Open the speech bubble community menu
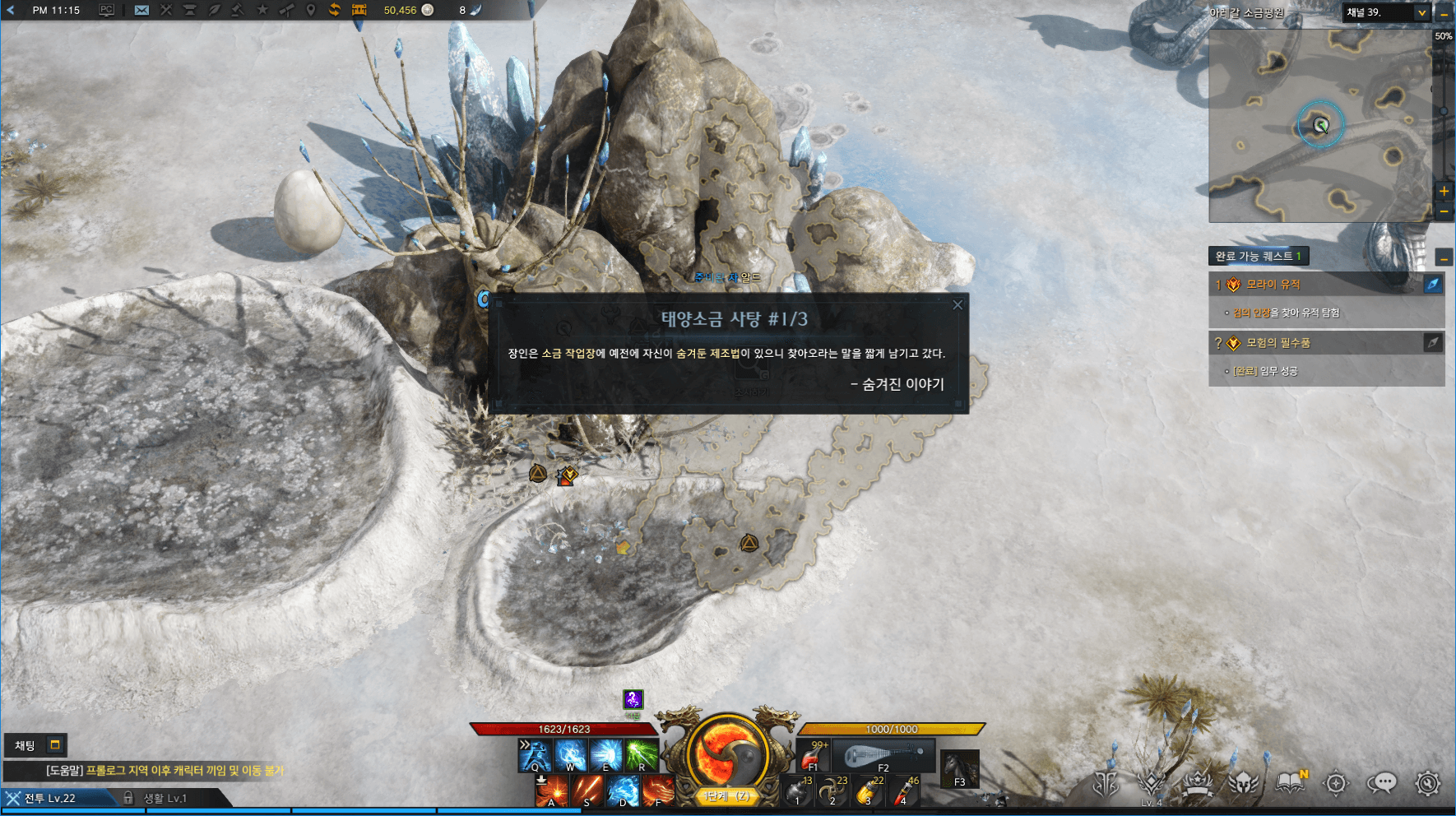Screen dimensions: 1456x816 coord(1382,783)
